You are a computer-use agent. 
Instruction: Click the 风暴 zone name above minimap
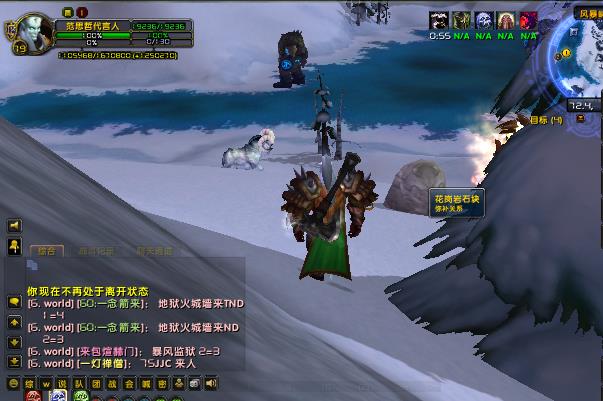[x=588, y=14]
